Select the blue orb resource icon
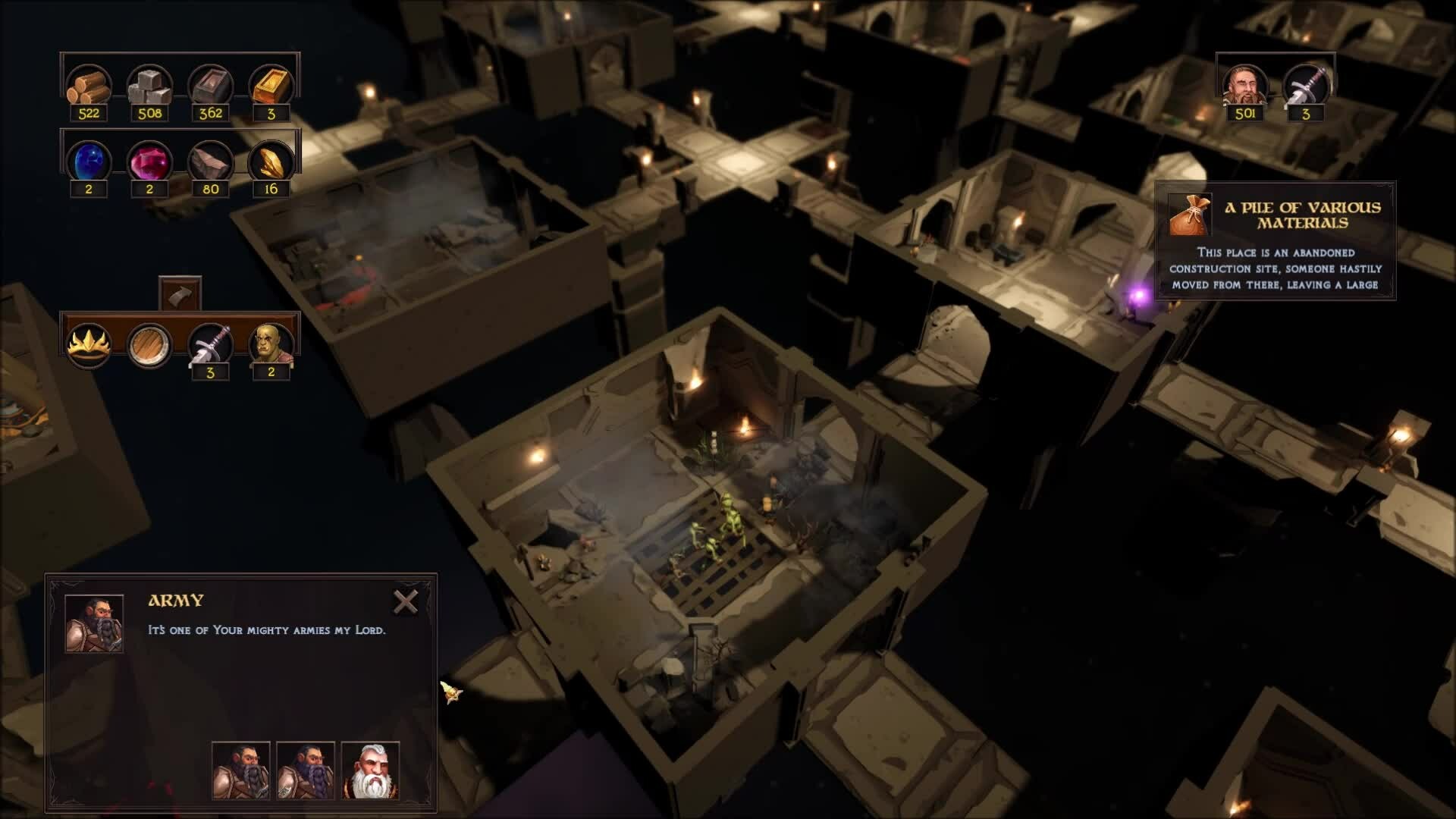 [x=89, y=162]
